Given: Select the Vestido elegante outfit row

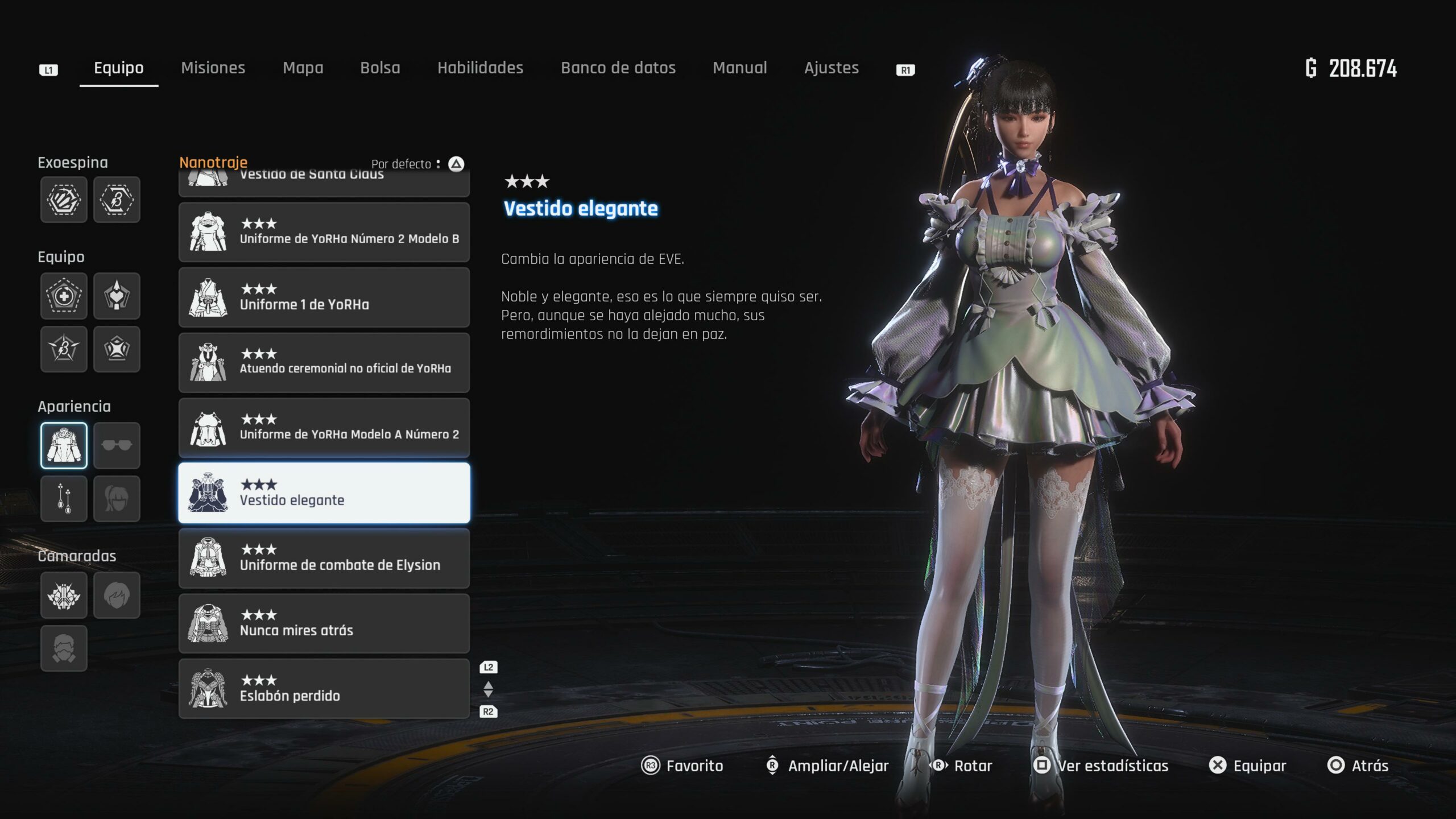Looking at the screenshot, I should click(324, 493).
